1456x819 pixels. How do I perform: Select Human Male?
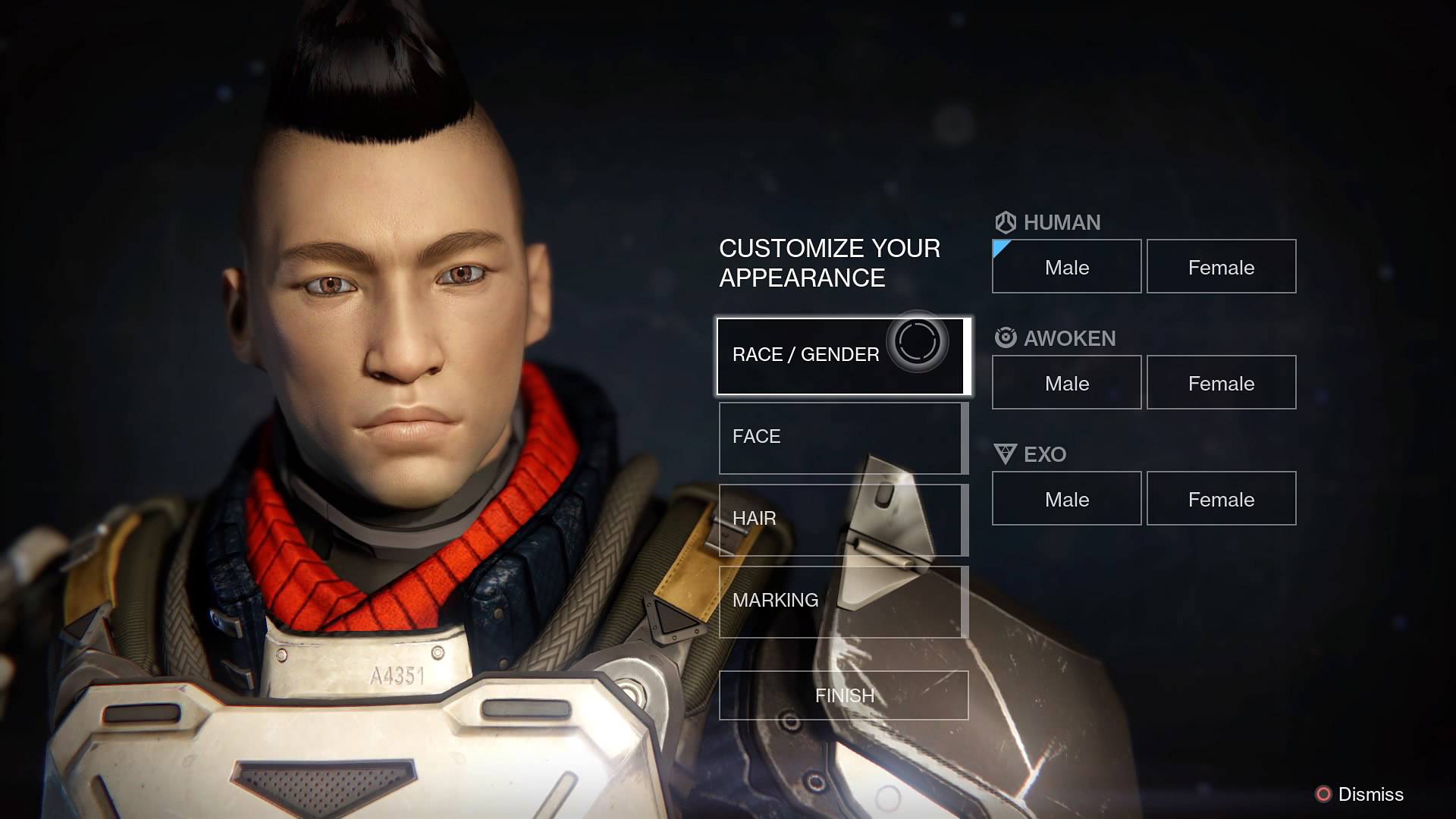[1066, 267]
